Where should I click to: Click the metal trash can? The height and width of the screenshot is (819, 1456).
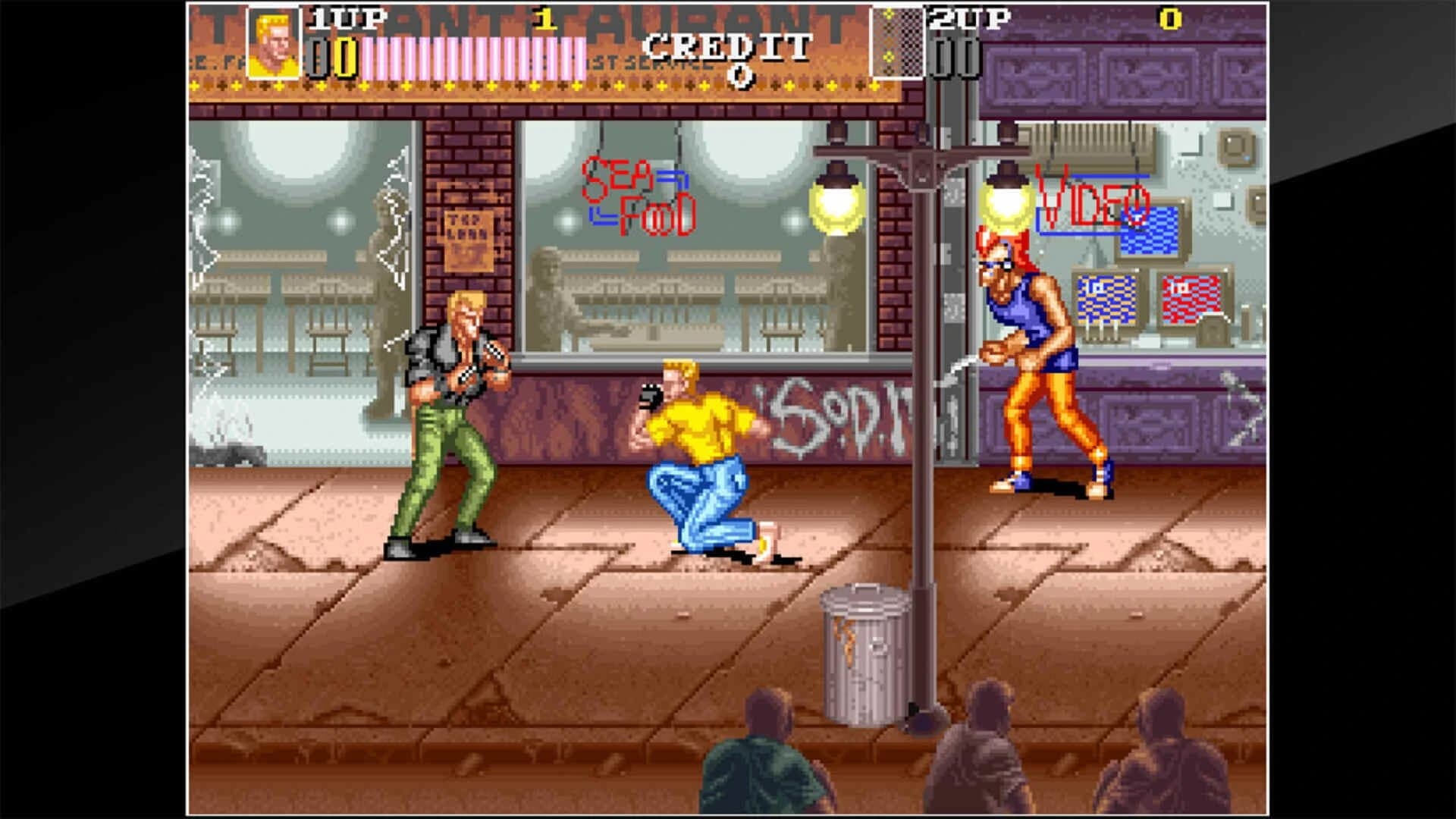pyautogui.click(x=864, y=652)
